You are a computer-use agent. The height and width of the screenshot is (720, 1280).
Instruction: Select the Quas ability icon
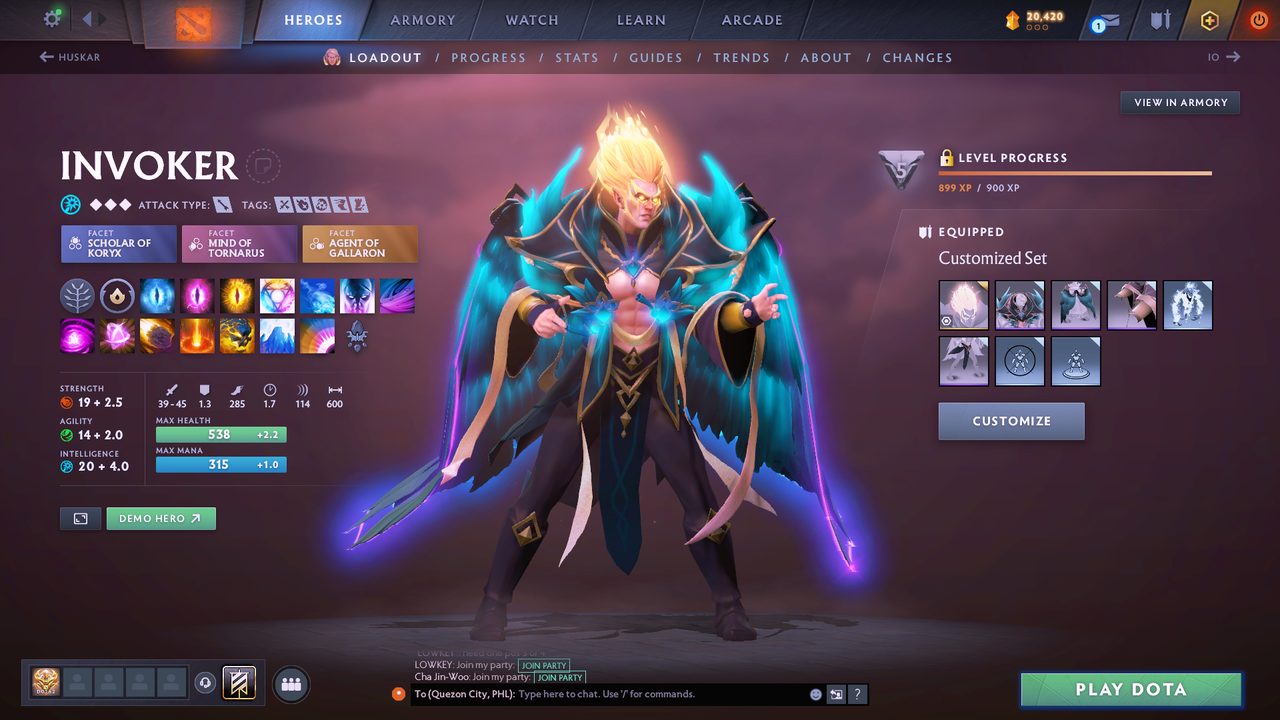(x=157, y=295)
